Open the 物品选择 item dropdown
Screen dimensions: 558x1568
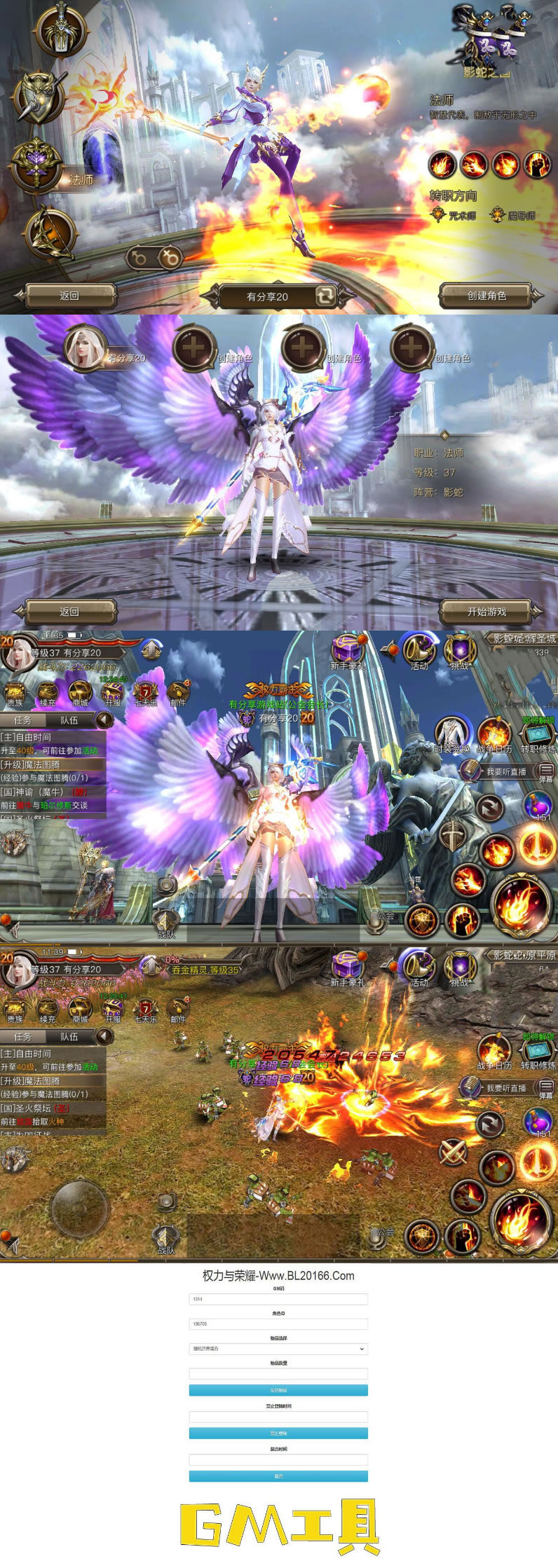(x=278, y=1349)
